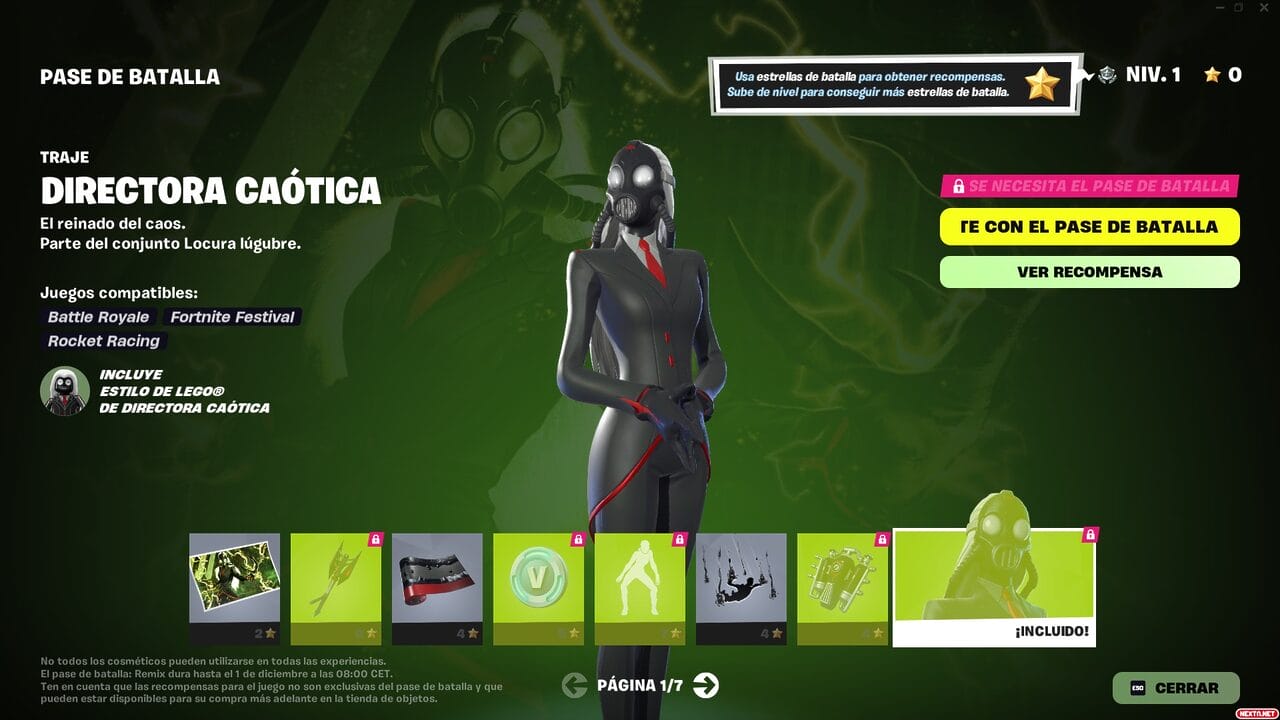Go back using the left page arrow
This screenshot has height=720, width=1280.
pos(573,687)
